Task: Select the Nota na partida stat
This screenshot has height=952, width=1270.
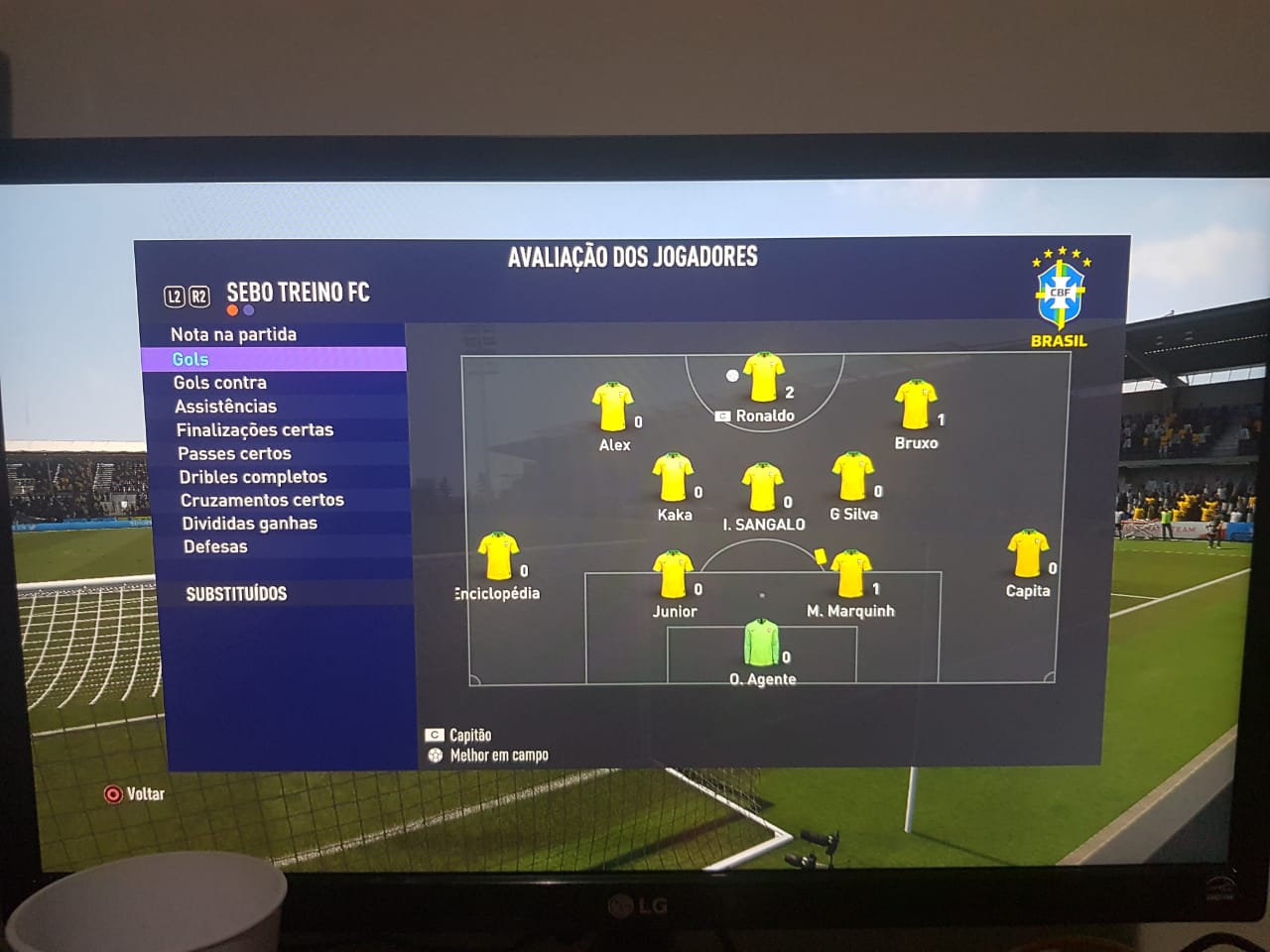Action: point(233,335)
